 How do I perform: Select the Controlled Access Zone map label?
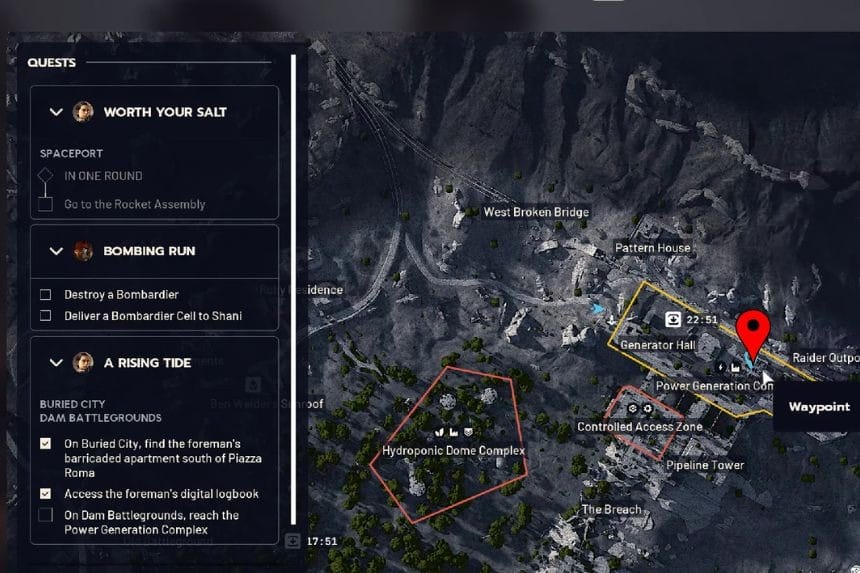click(x=640, y=427)
